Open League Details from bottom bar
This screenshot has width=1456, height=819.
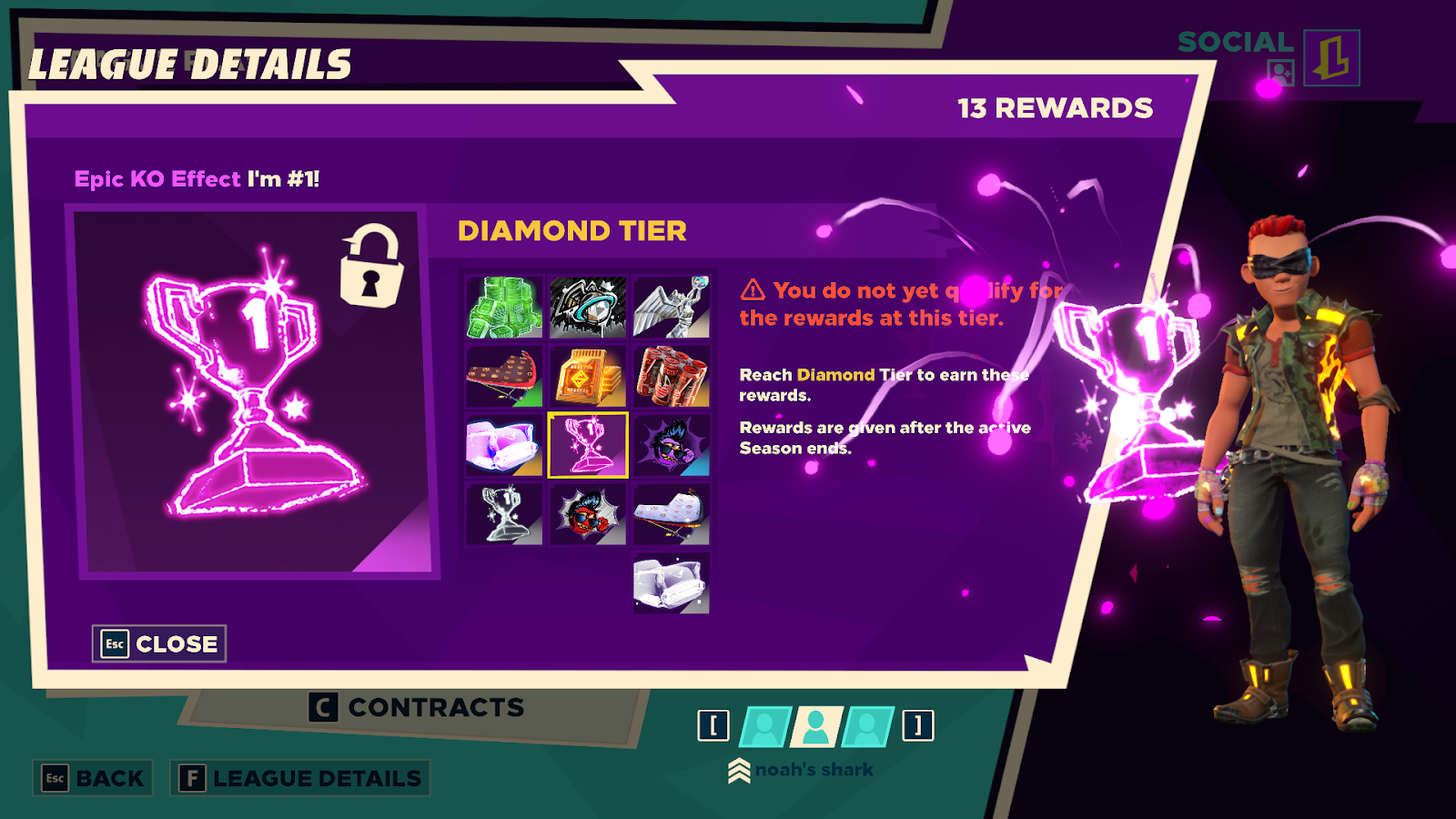[x=299, y=778]
